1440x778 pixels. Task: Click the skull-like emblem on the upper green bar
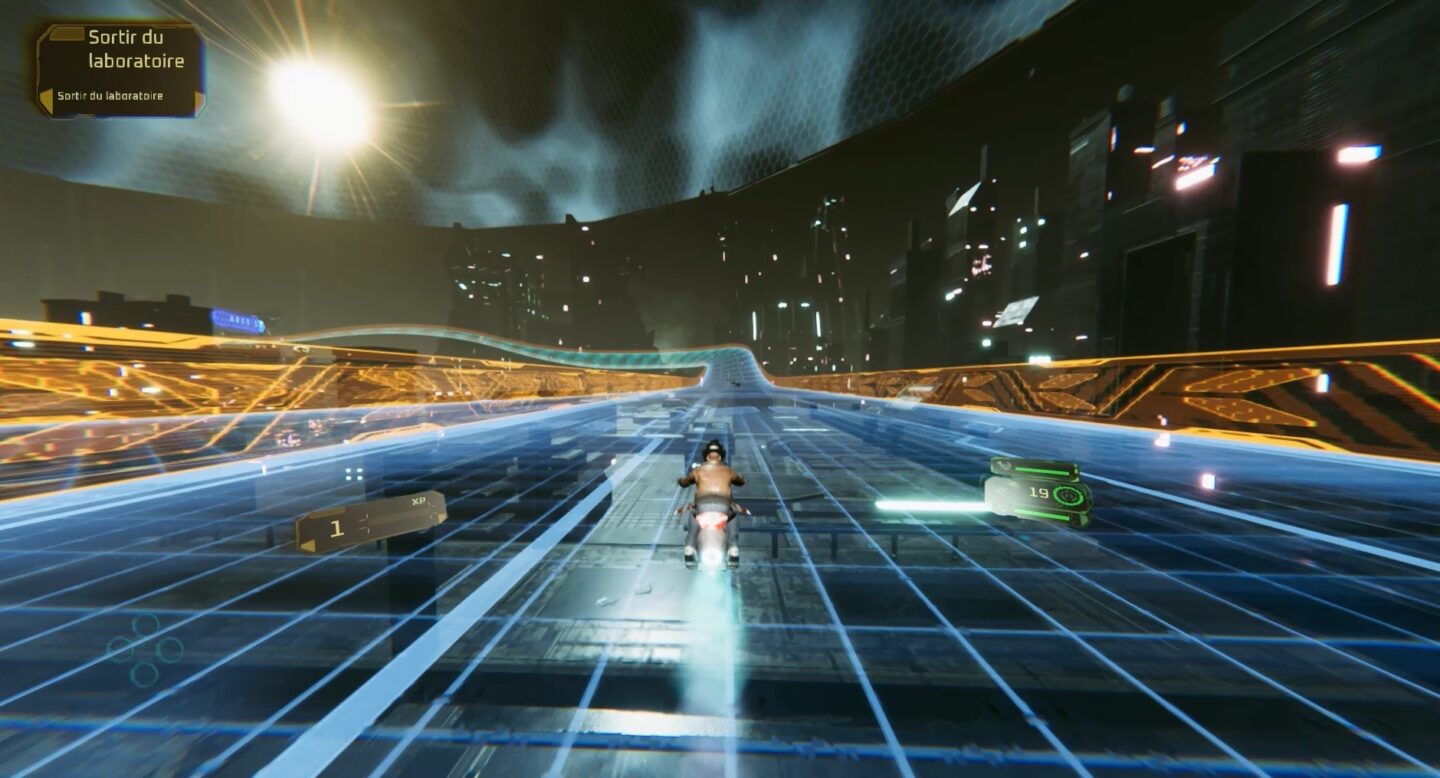tap(1003, 465)
